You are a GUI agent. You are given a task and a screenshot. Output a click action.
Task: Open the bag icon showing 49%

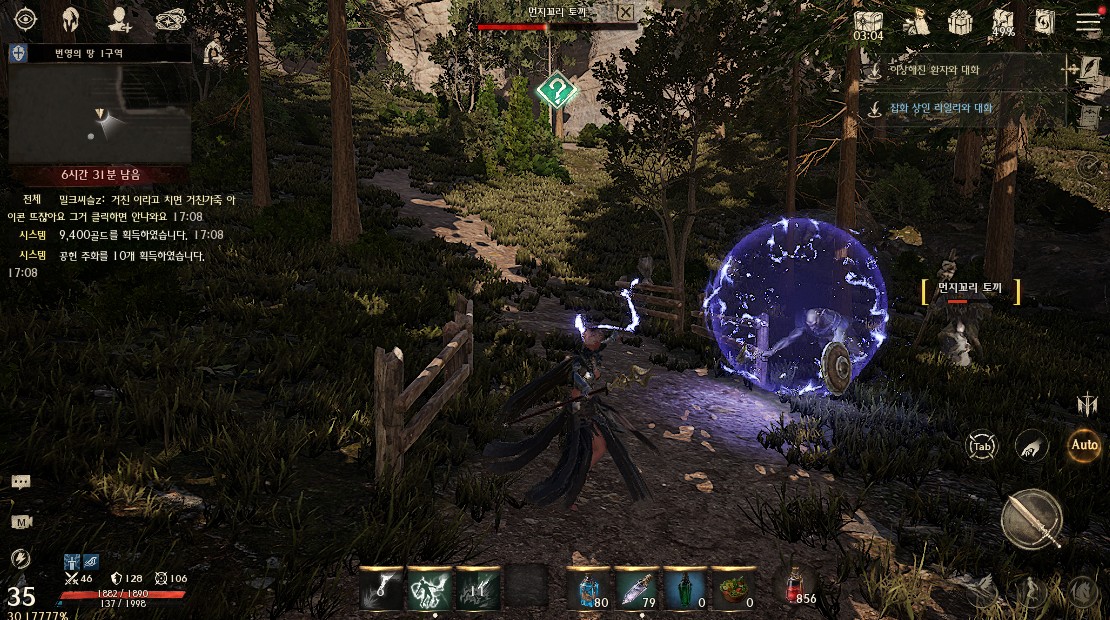coord(1003,21)
